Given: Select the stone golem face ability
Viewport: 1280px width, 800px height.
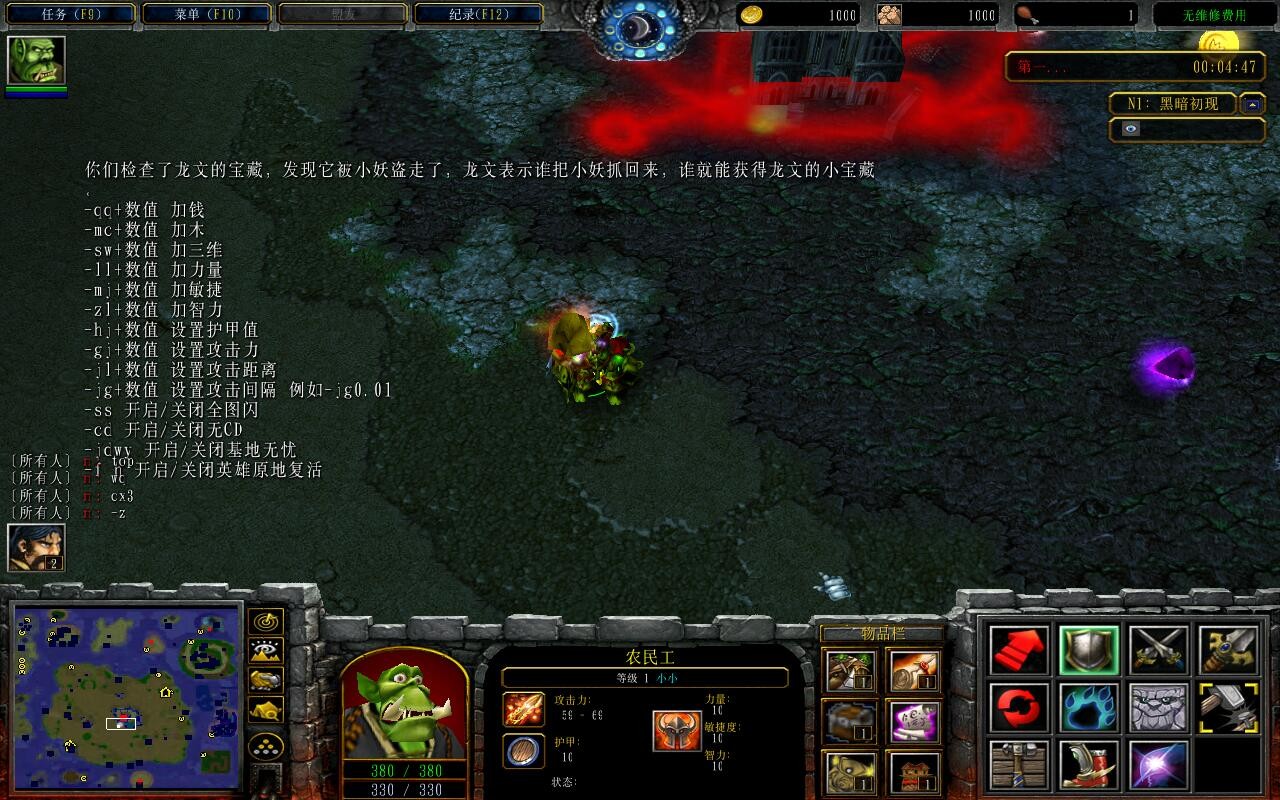Looking at the screenshot, I should (x=1159, y=708).
